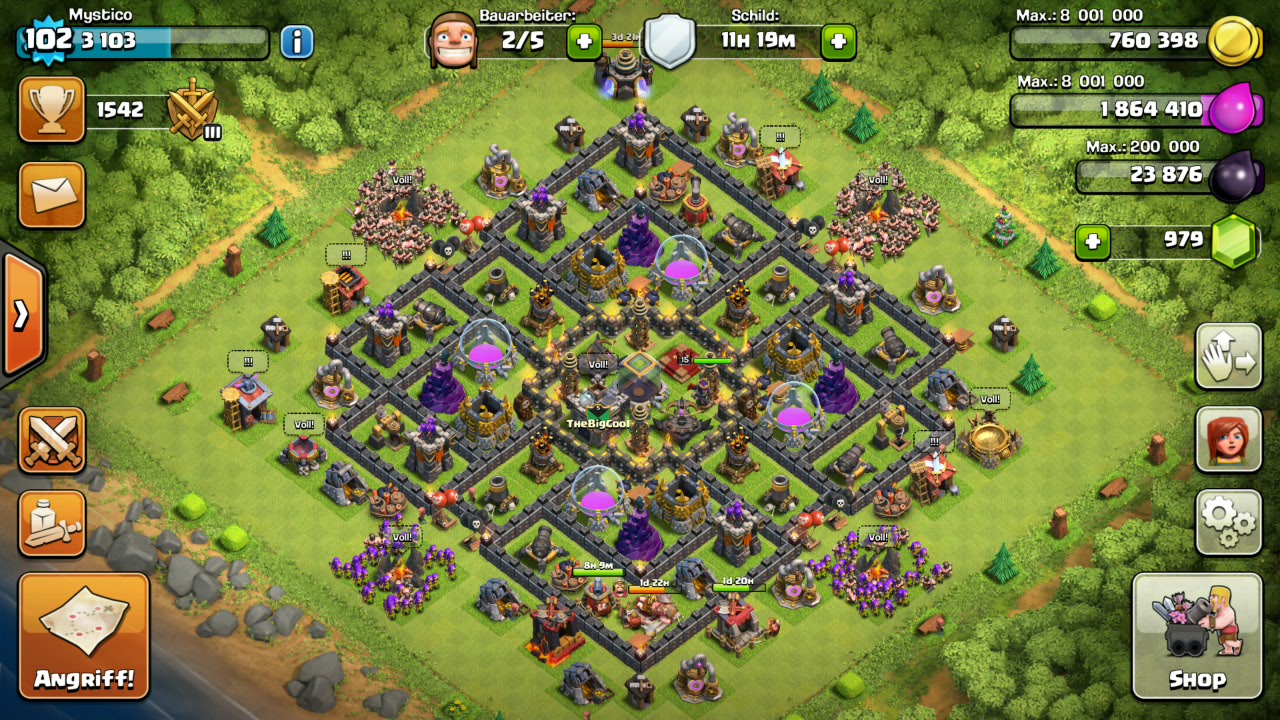Open the Shop

click(1197, 636)
